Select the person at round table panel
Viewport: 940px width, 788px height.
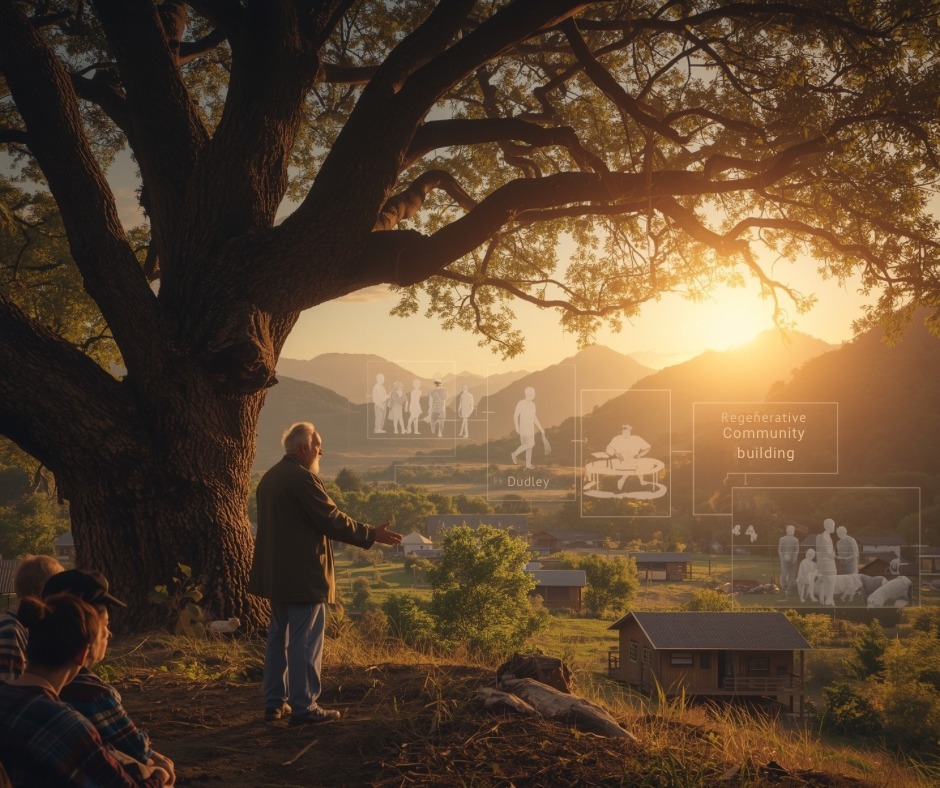(625, 452)
